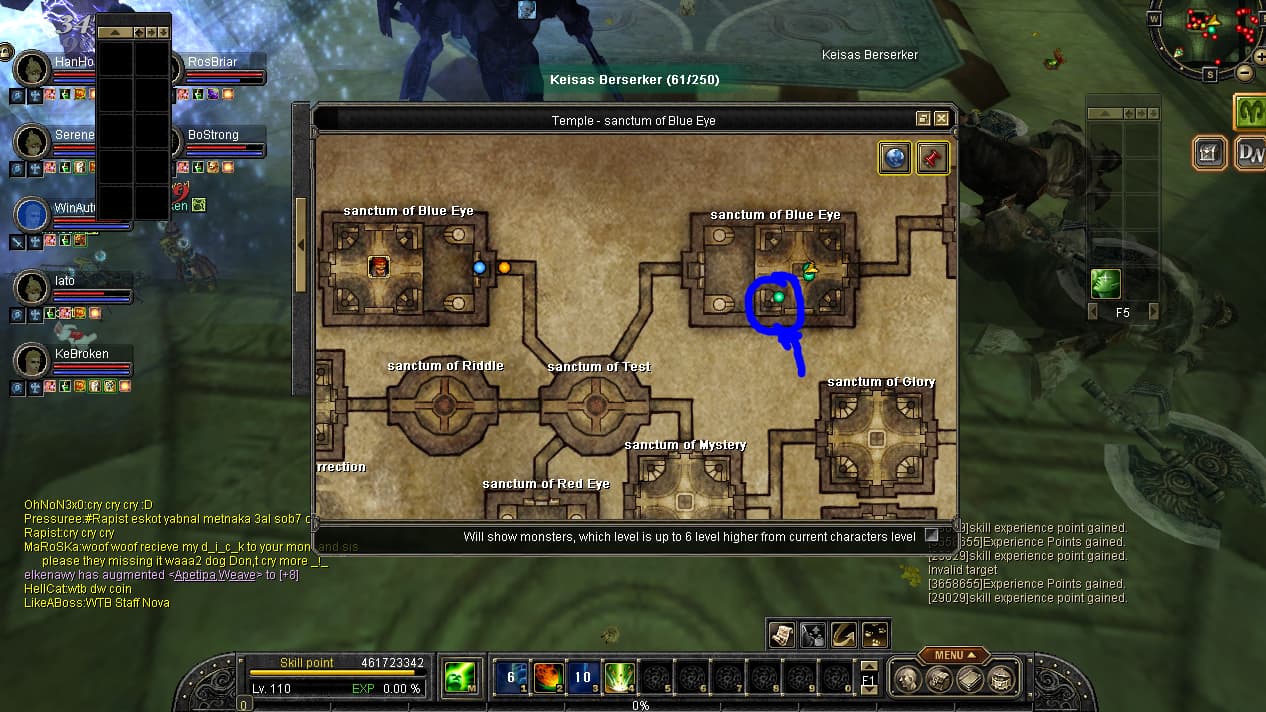Close the Temple map window
The height and width of the screenshot is (712, 1266).
pyautogui.click(x=941, y=119)
